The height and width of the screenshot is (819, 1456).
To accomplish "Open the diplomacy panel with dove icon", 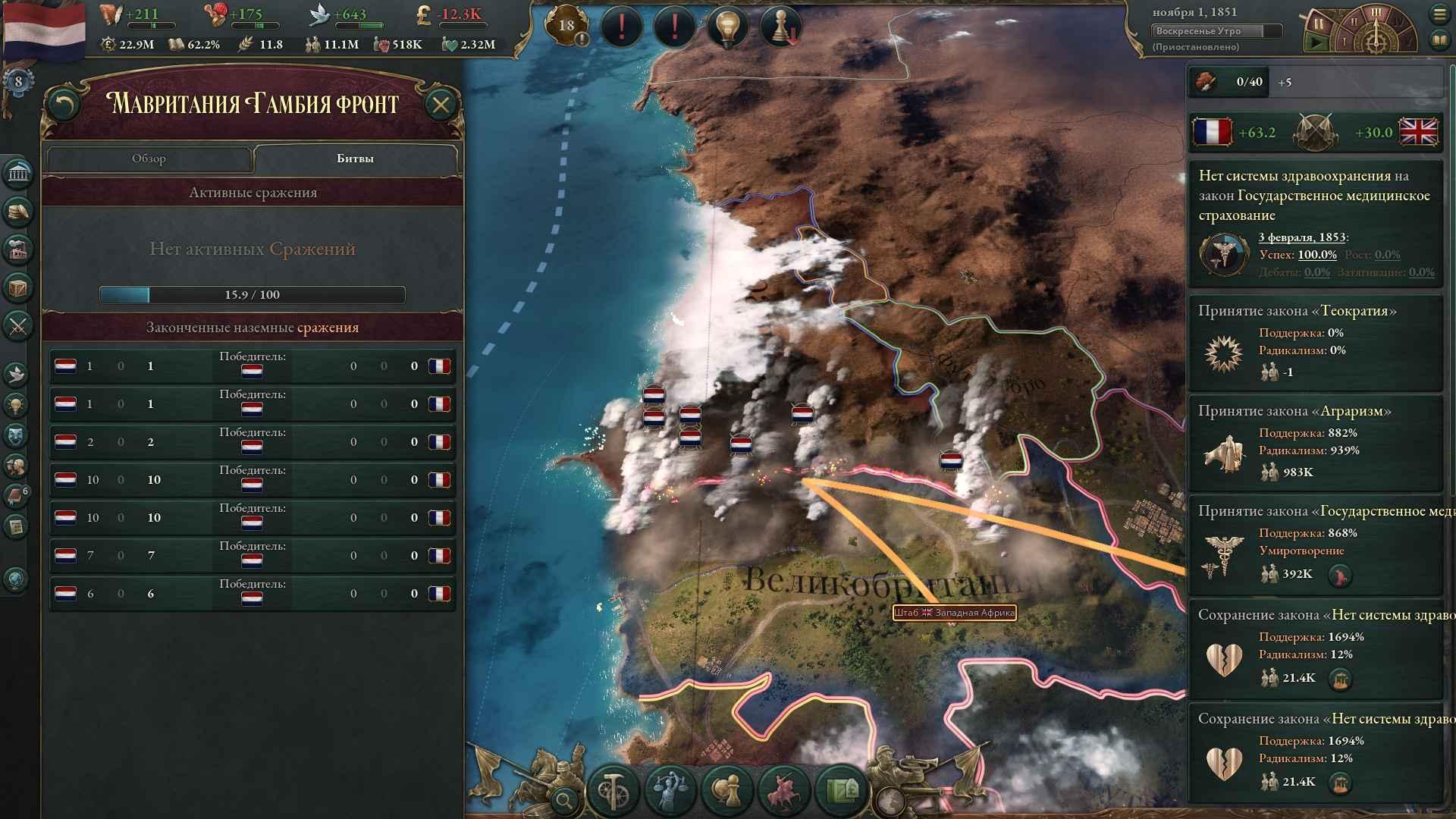I will pos(17,373).
